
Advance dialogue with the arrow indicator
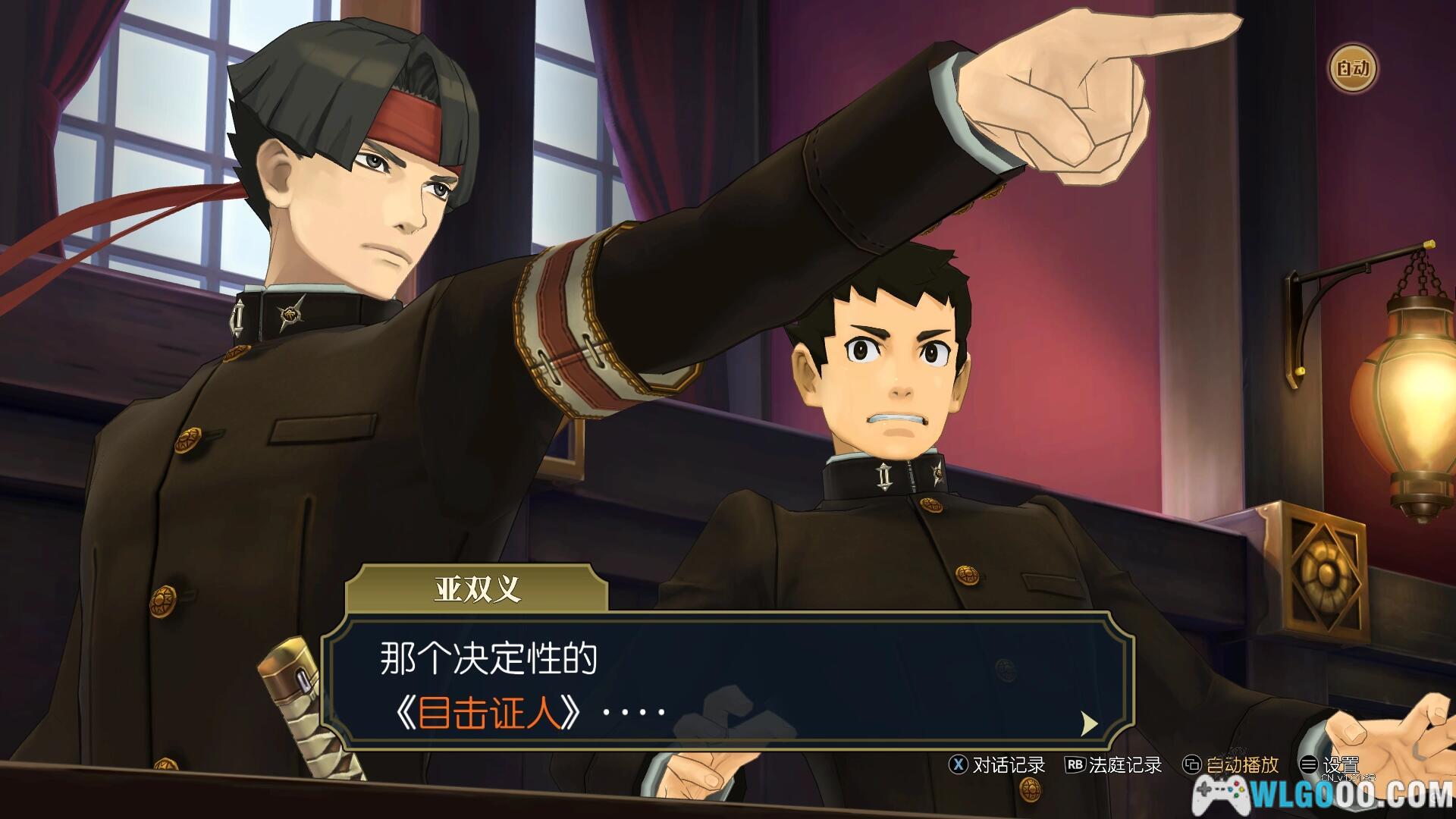pos(1088,723)
